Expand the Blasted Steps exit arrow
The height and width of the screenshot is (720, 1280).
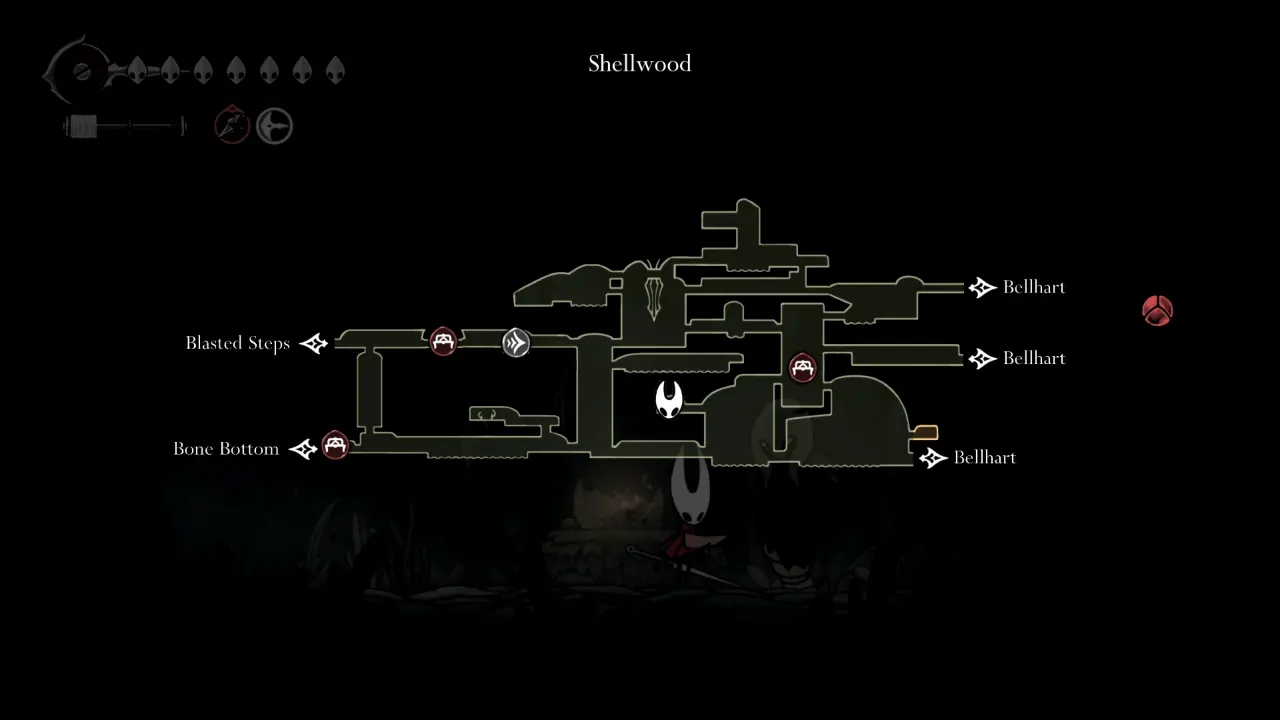coord(313,343)
